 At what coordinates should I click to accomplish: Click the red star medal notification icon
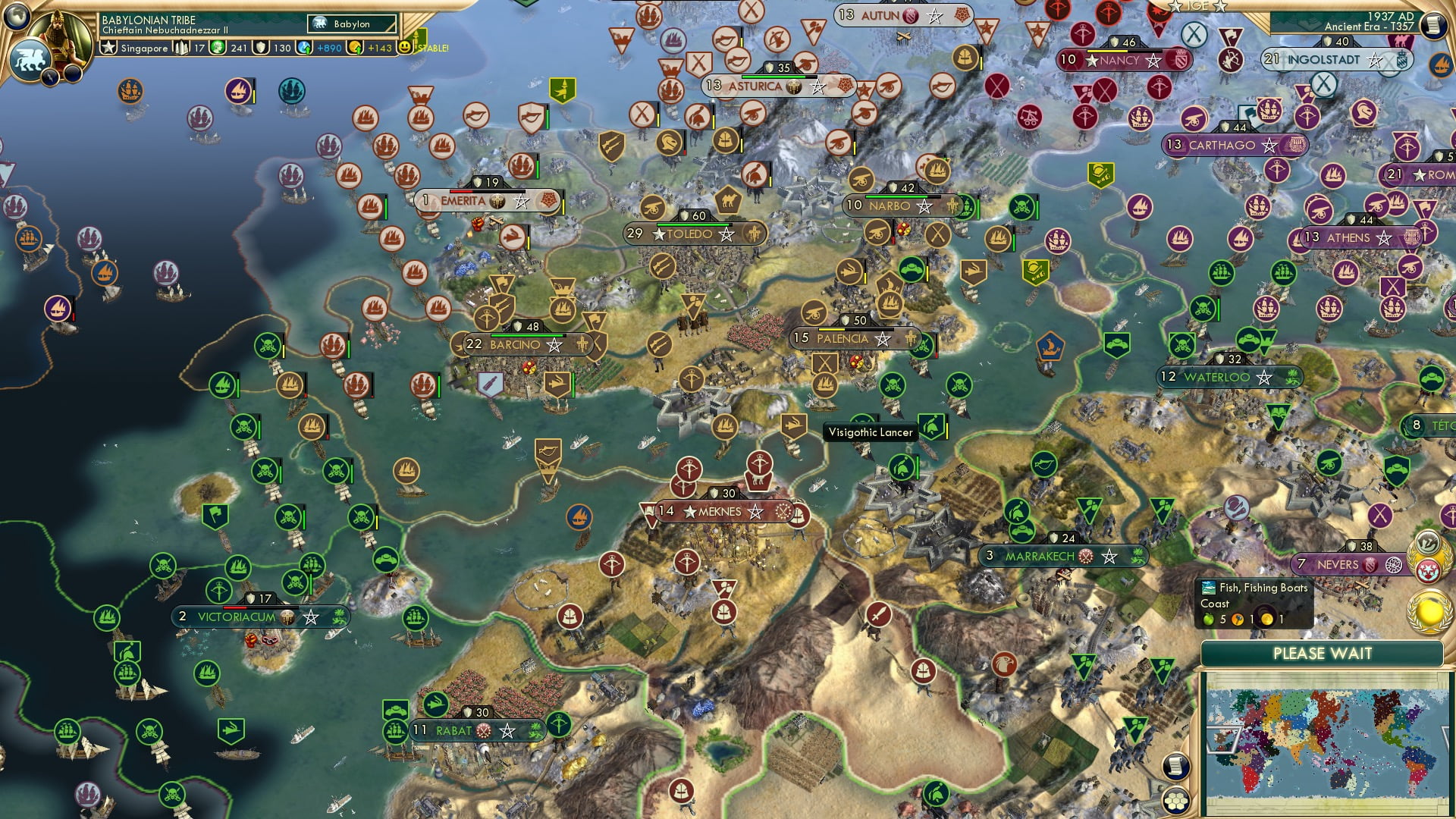(1427, 570)
